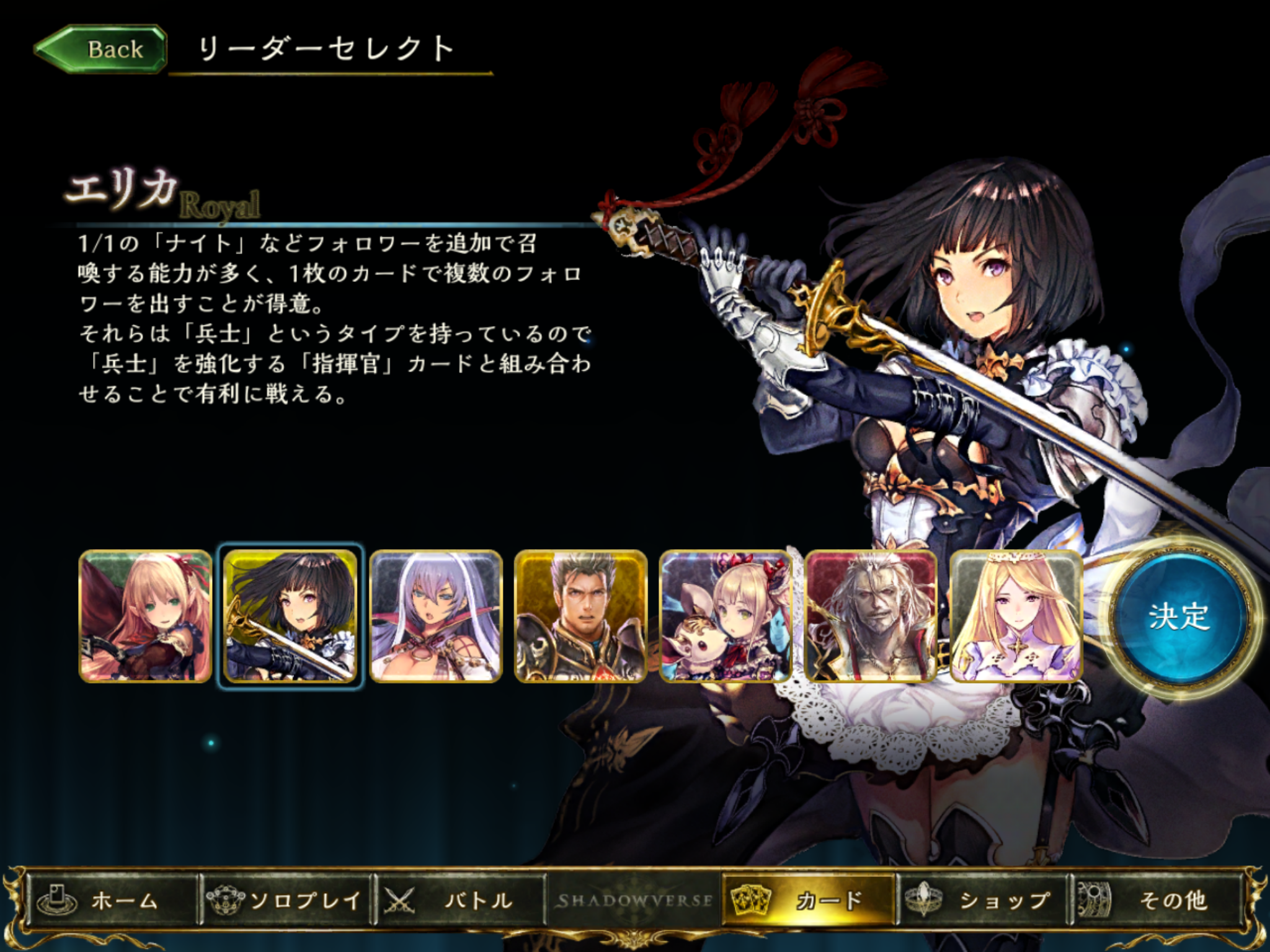Open the バトル battle tab
The height and width of the screenshot is (952, 1270).
(460, 900)
